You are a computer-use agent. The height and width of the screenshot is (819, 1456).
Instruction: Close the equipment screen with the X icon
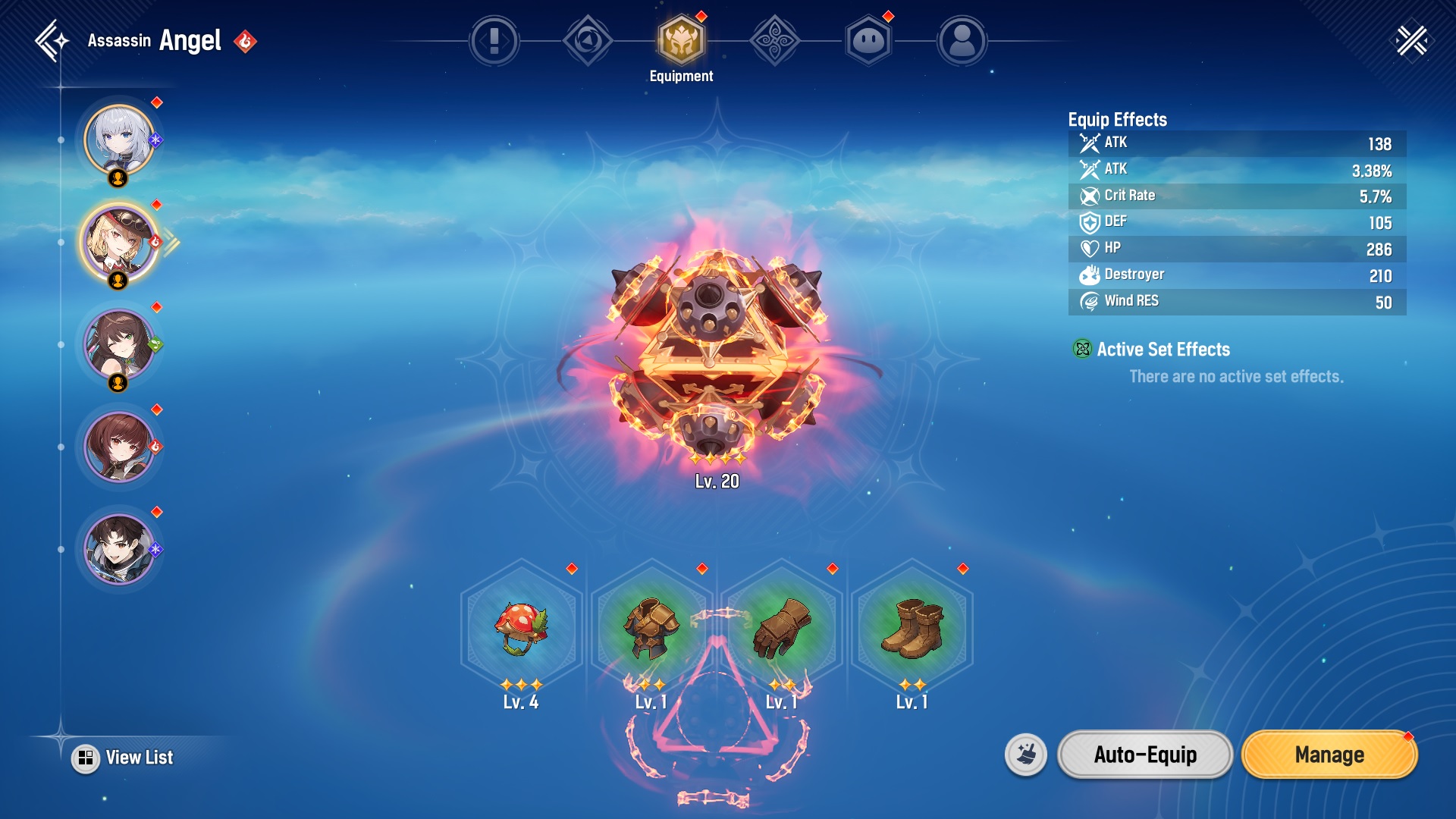tap(1411, 41)
